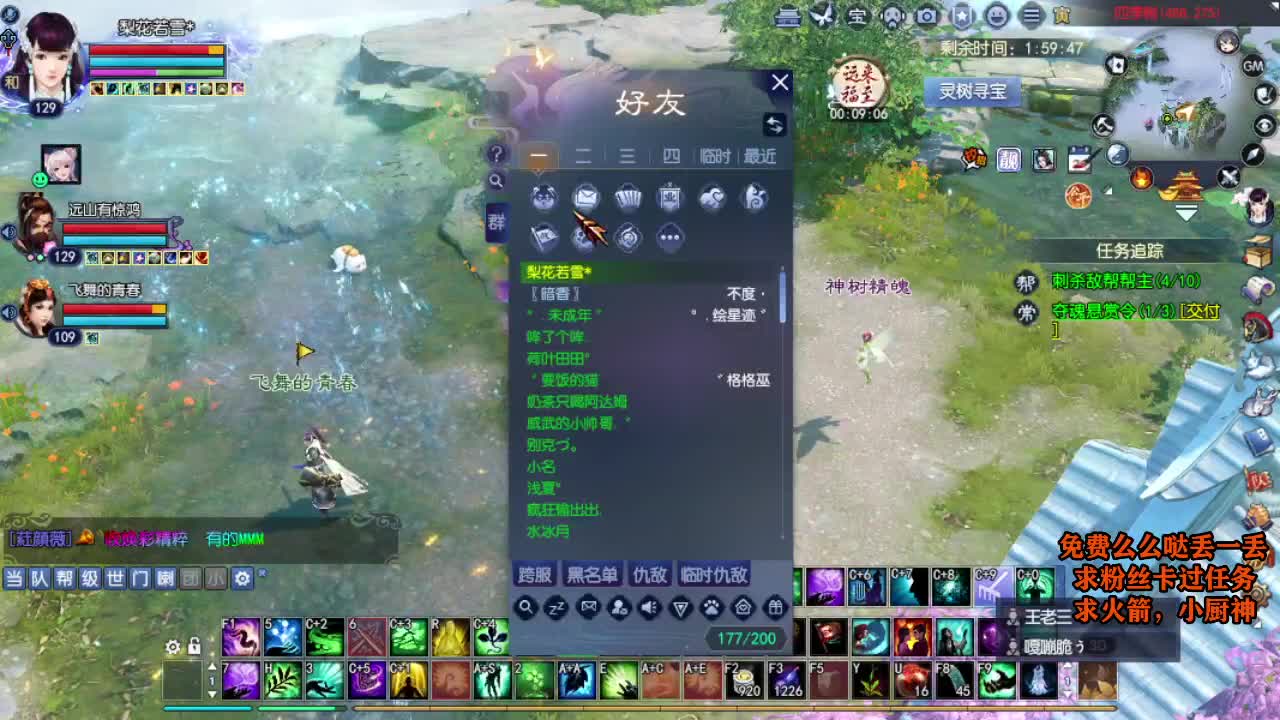The image size is (1280, 720).
Task: Open the mail envelope icon in friends panel
Action: (x=586, y=196)
